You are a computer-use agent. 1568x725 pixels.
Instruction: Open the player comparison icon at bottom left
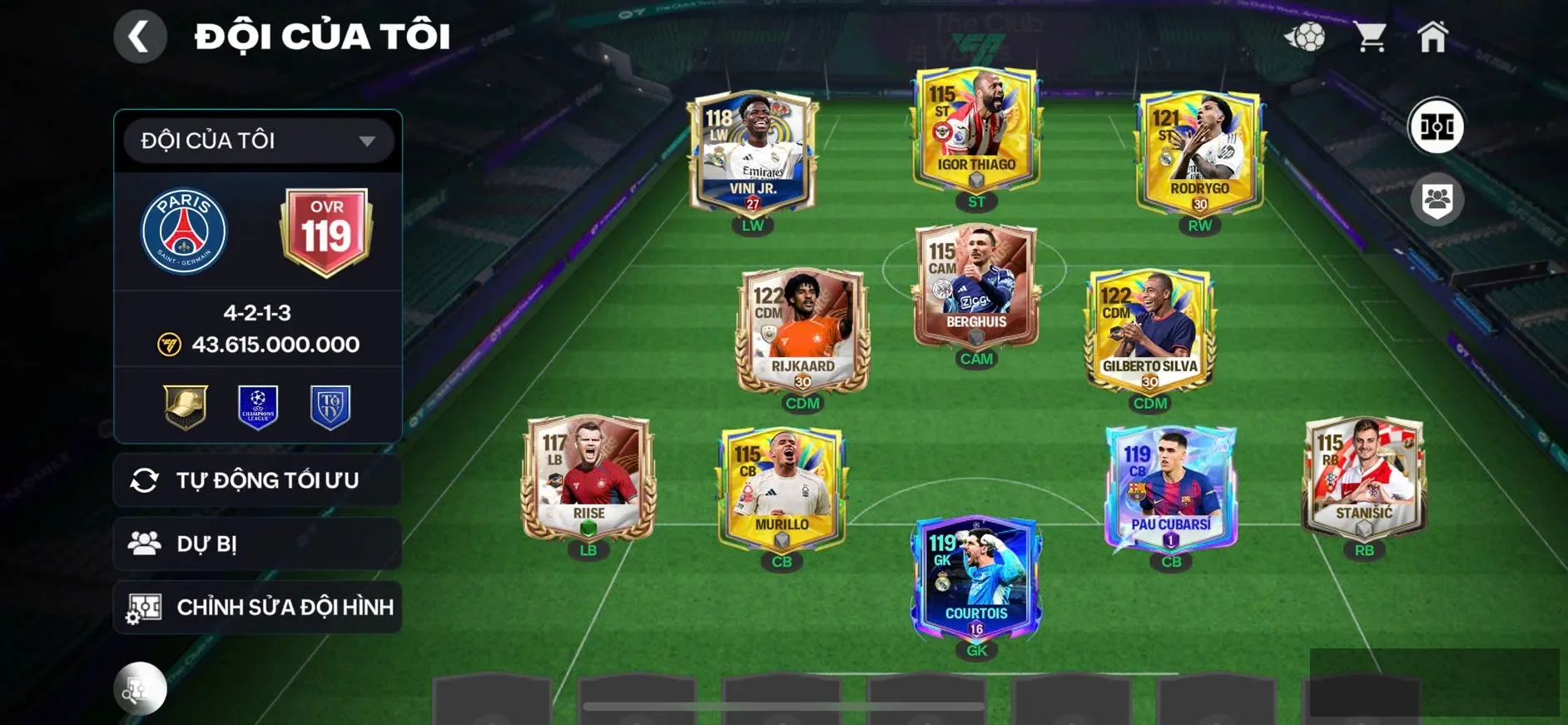(x=140, y=689)
